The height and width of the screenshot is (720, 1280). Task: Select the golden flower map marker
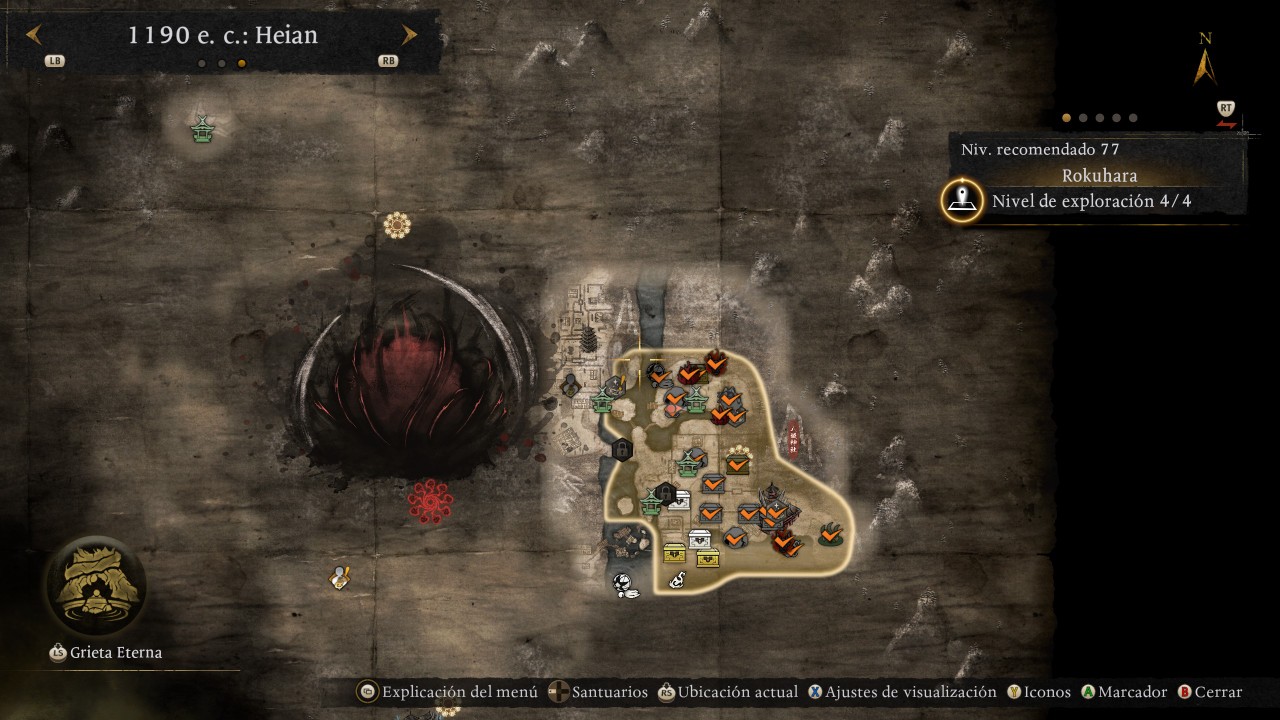tap(397, 225)
